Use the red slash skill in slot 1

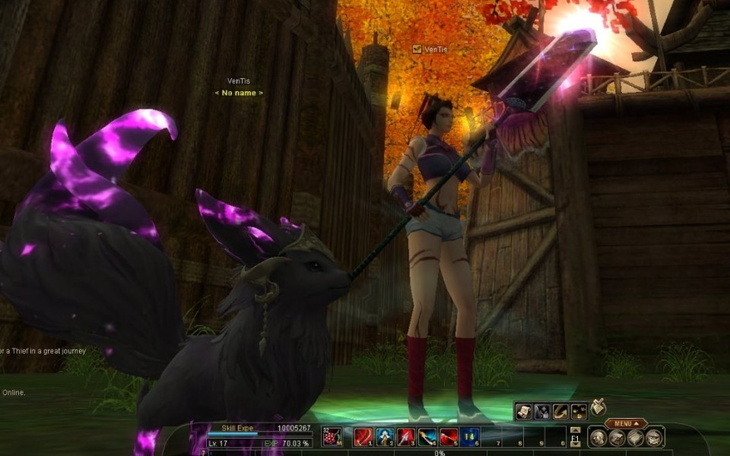point(362,436)
